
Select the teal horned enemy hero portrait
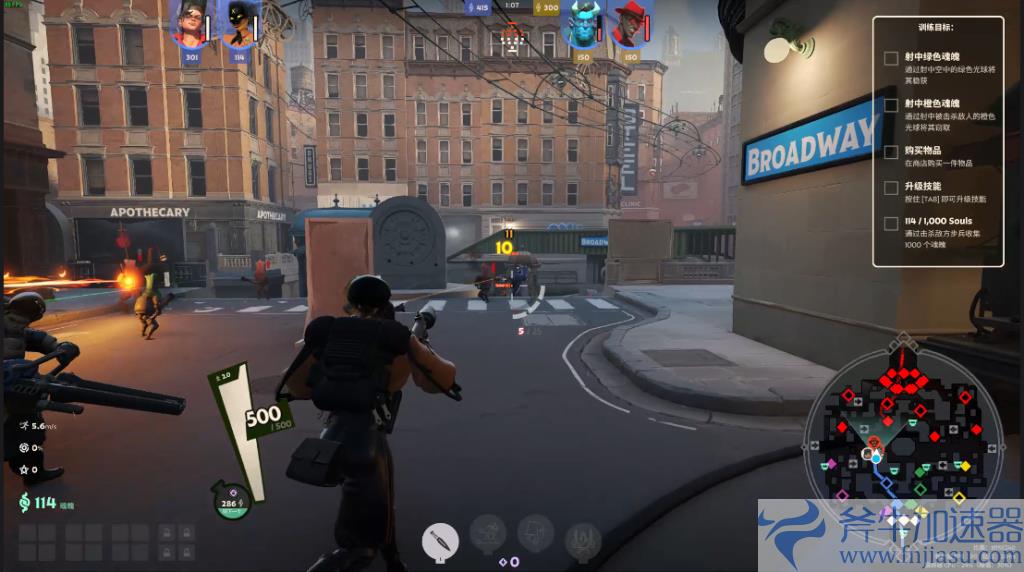point(582,24)
